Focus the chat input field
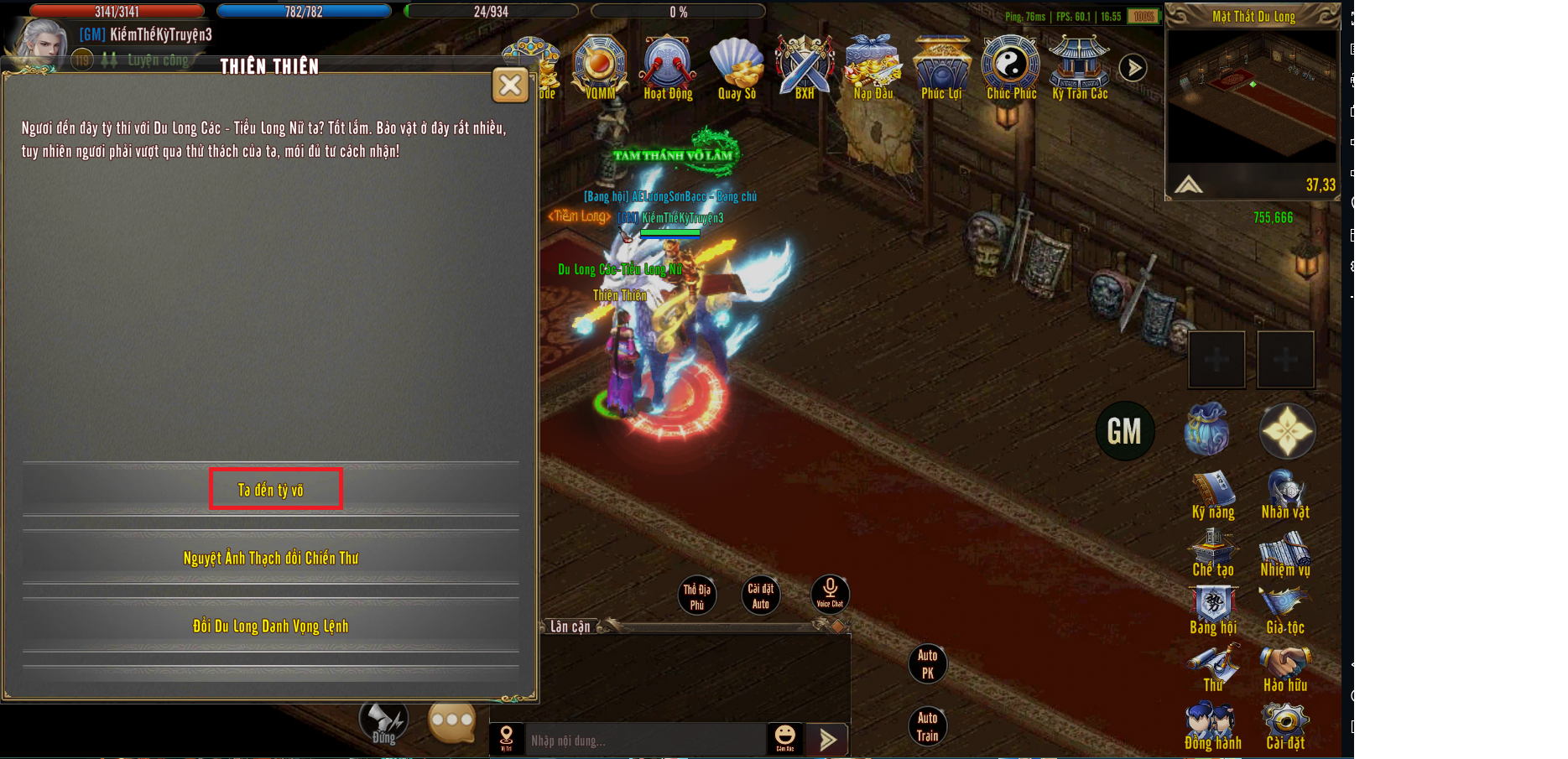 pyautogui.click(x=644, y=741)
